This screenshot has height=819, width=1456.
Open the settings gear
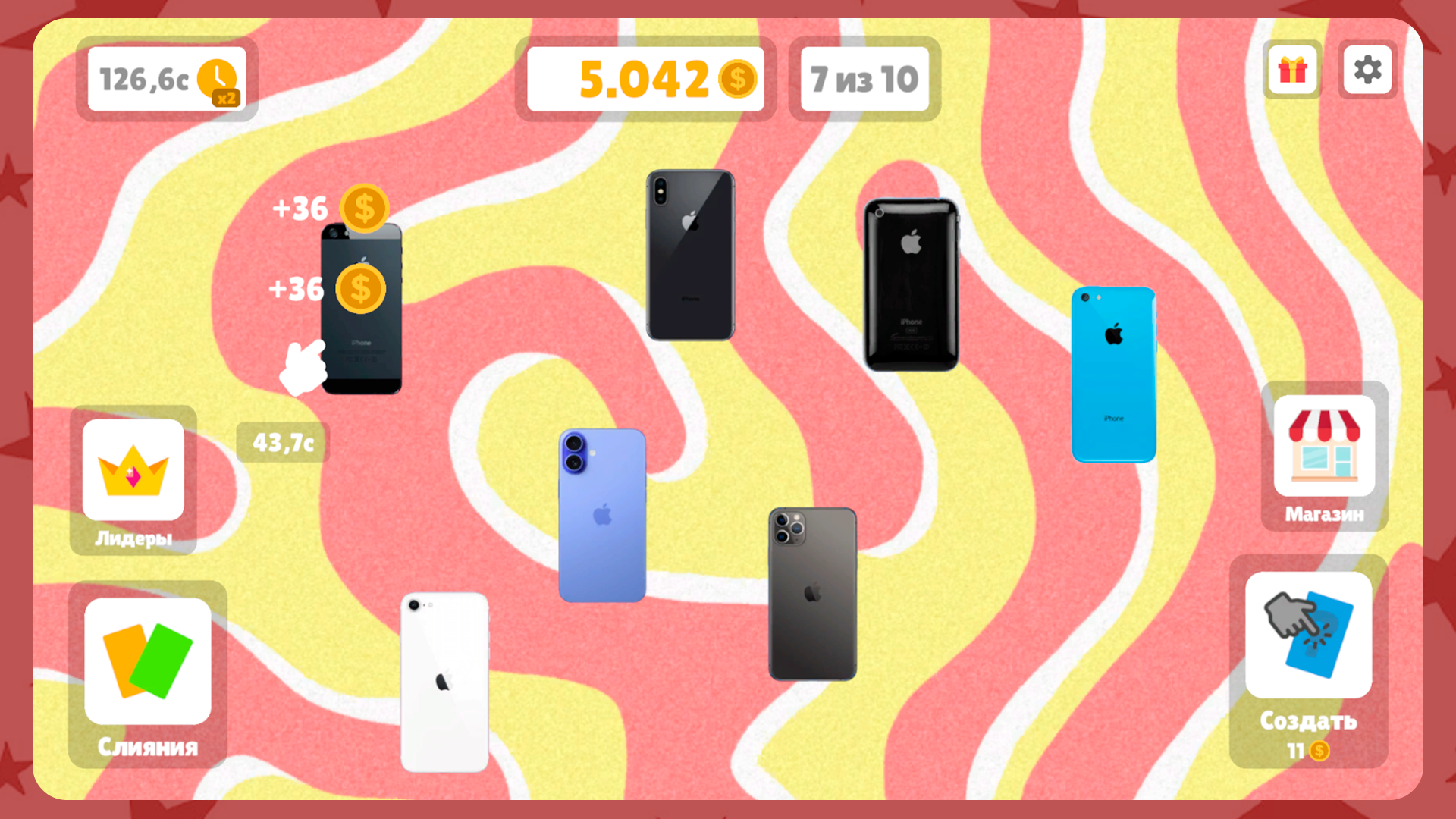coord(1368,71)
